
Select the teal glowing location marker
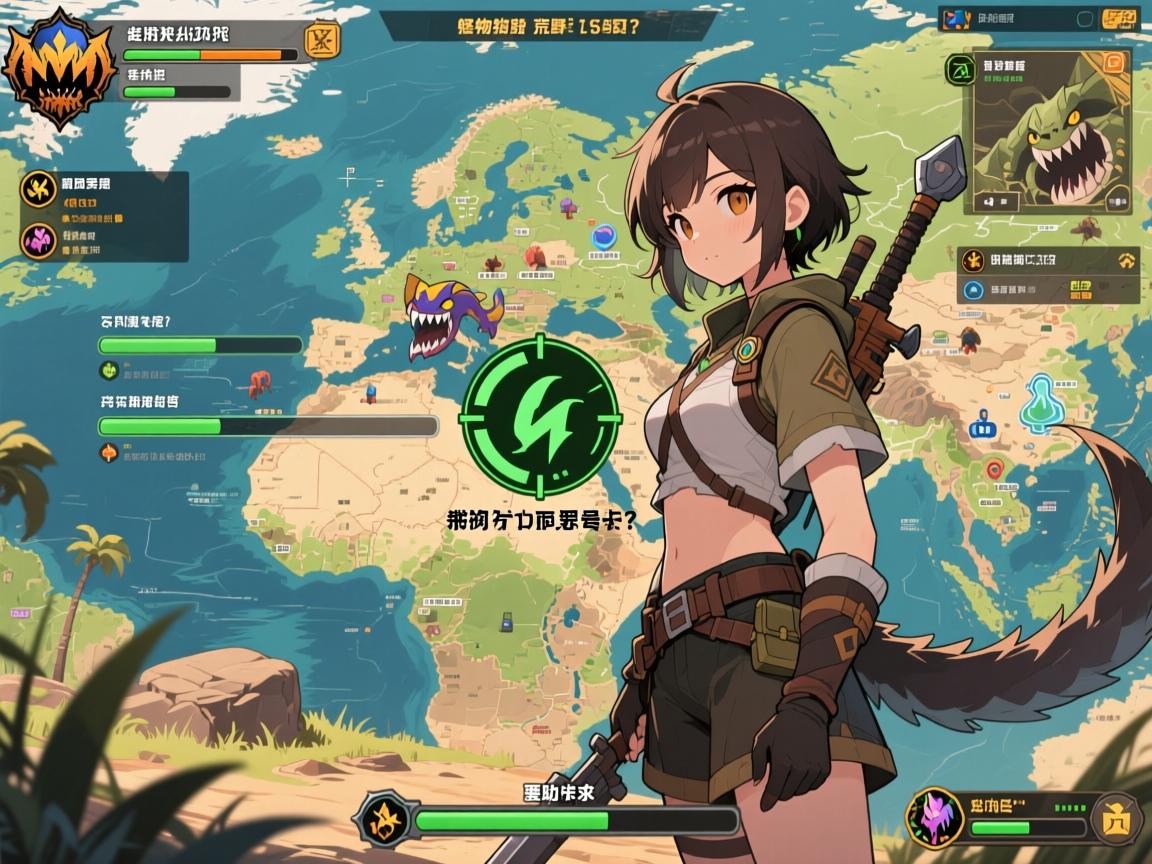[x=1042, y=403]
